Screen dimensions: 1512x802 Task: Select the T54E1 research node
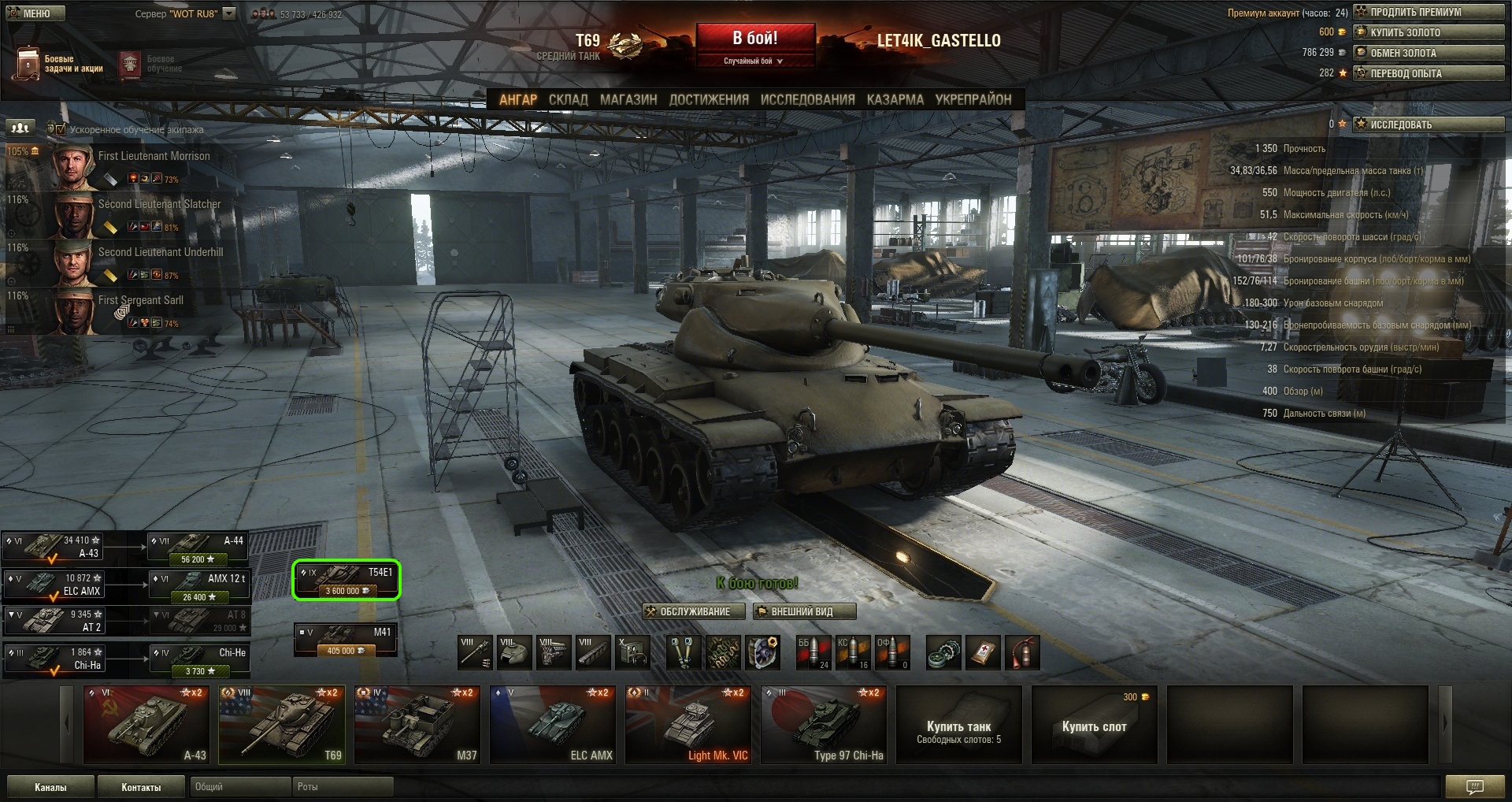346,581
